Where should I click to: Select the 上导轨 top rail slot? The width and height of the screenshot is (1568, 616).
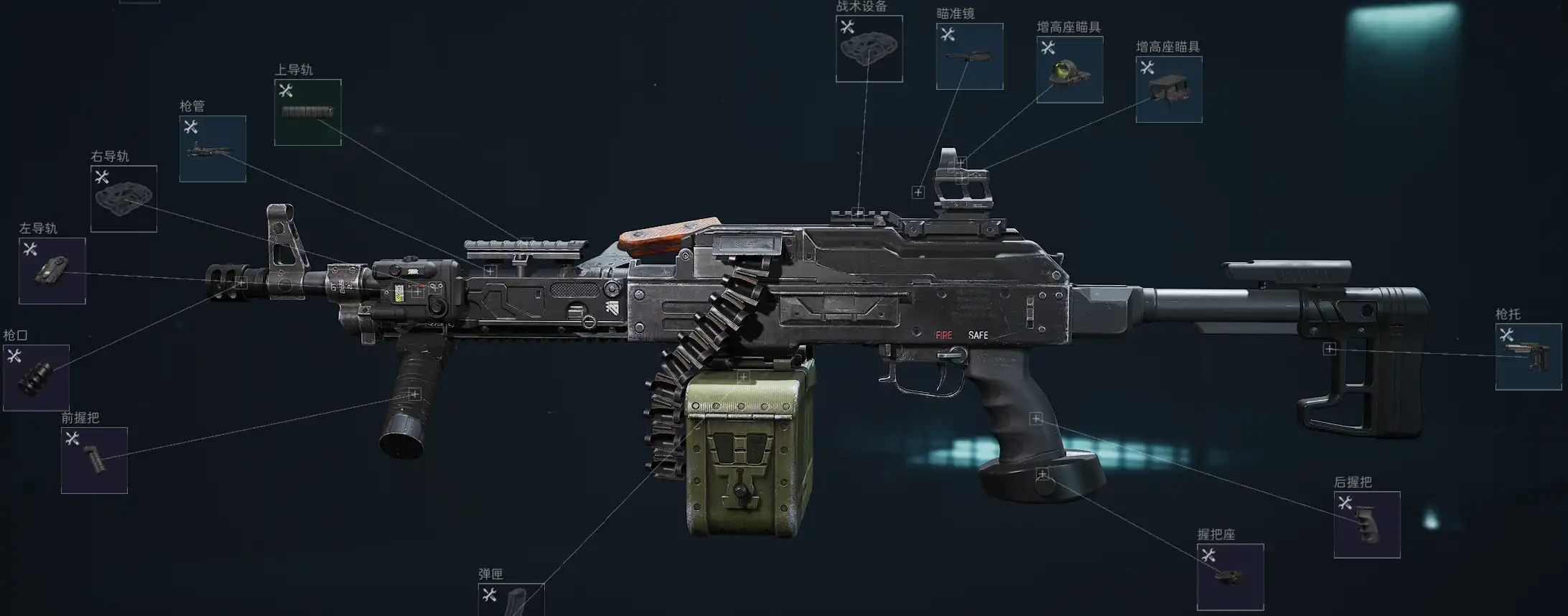coord(307,113)
